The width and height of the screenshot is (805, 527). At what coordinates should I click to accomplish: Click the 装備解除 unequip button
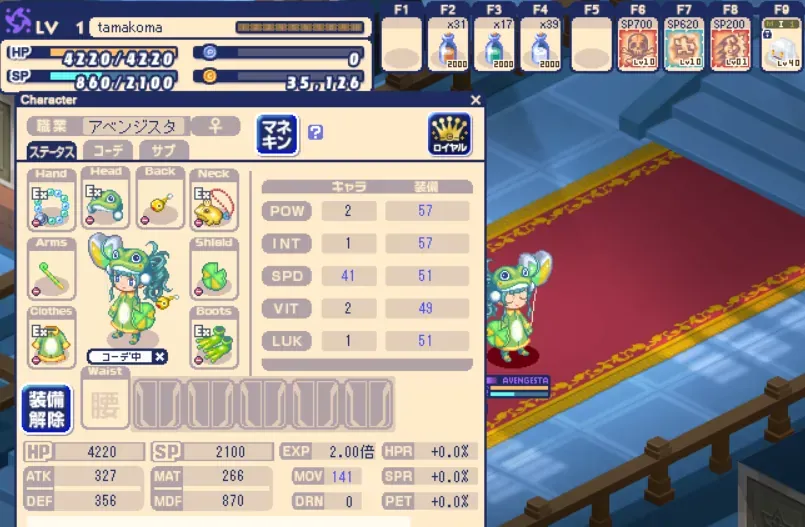(46, 409)
